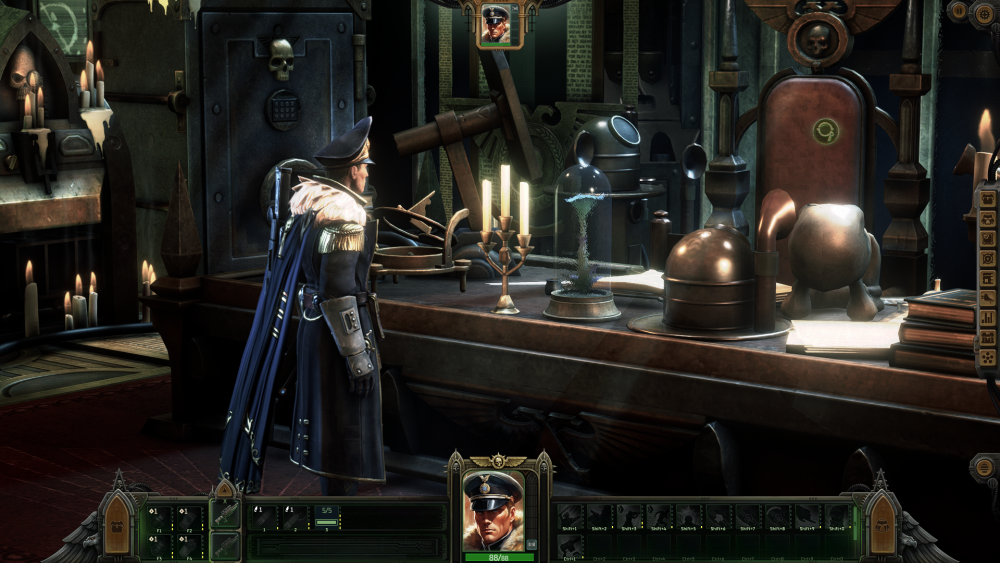The image size is (1000, 563).
Task: Click the 5/5 ammo reload slot
Action: coord(327,516)
